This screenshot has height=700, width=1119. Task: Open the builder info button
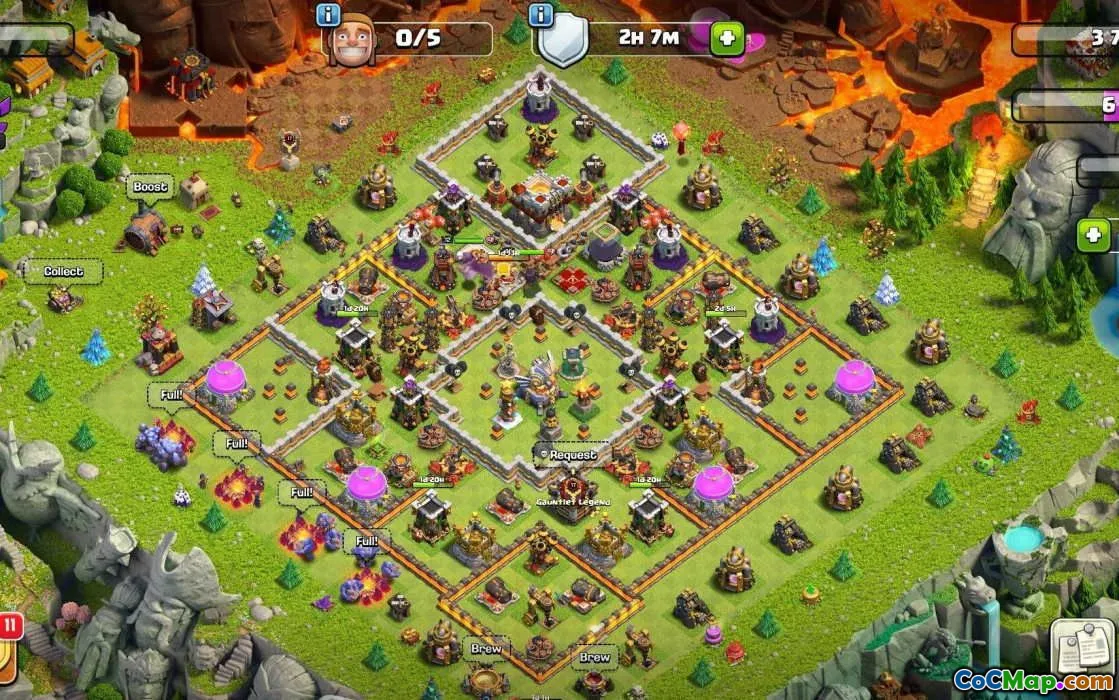coord(328,15)
